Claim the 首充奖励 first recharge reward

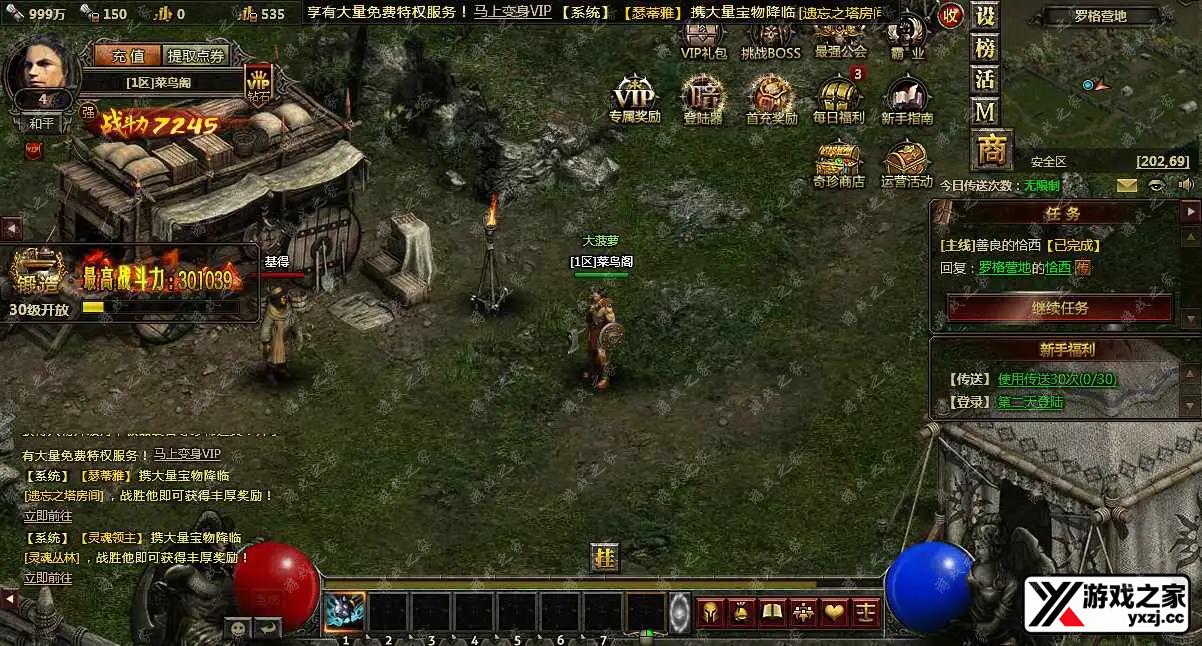click(x=771, y=98)
